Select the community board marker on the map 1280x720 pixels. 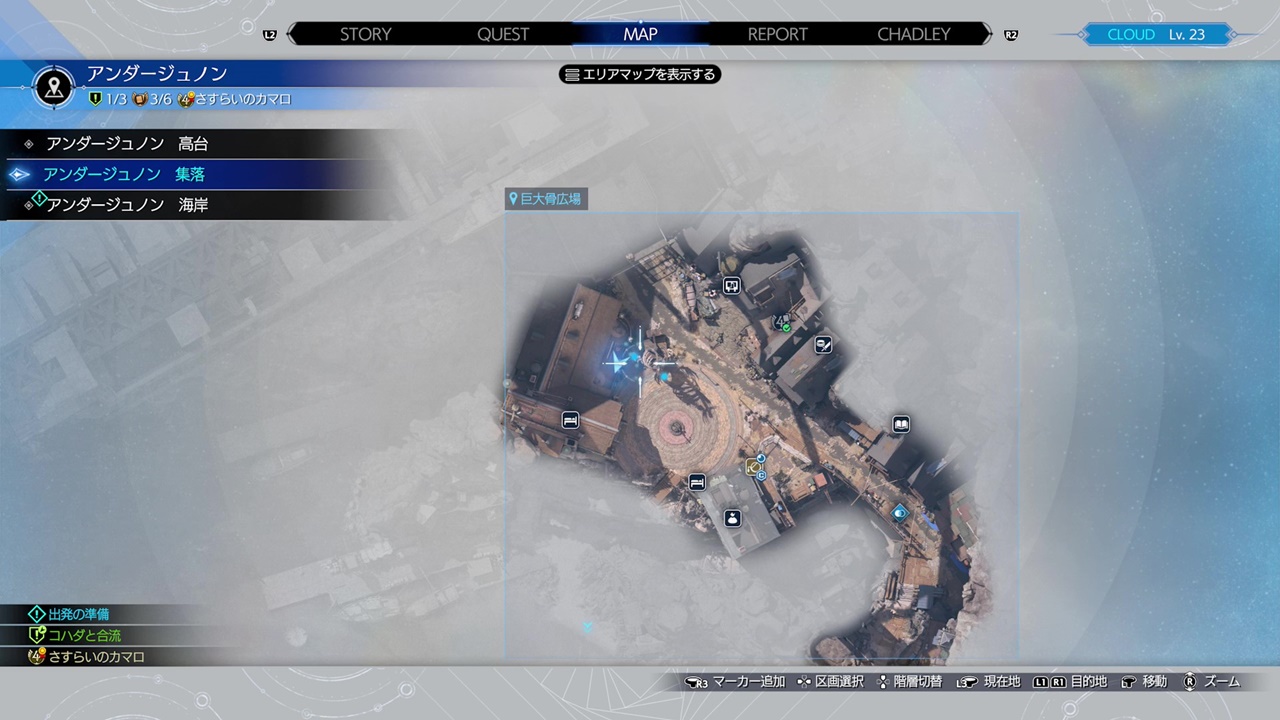tap(732, 286)
